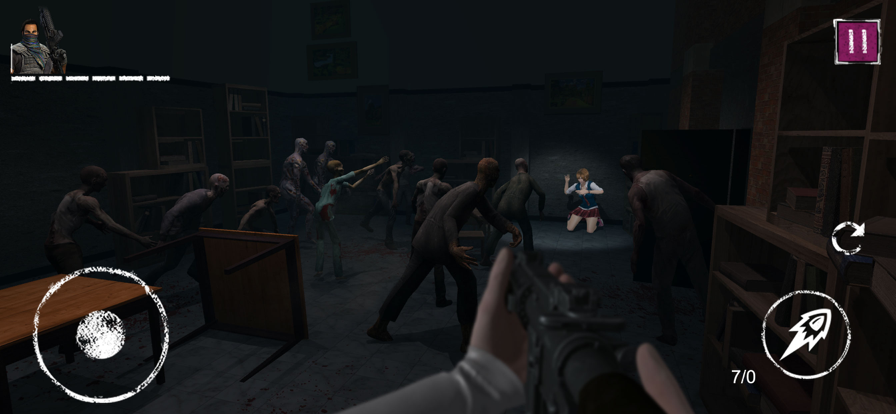The image size is (896, 414).
Task: Pause the game with the purple button
Action: (856, 42)
